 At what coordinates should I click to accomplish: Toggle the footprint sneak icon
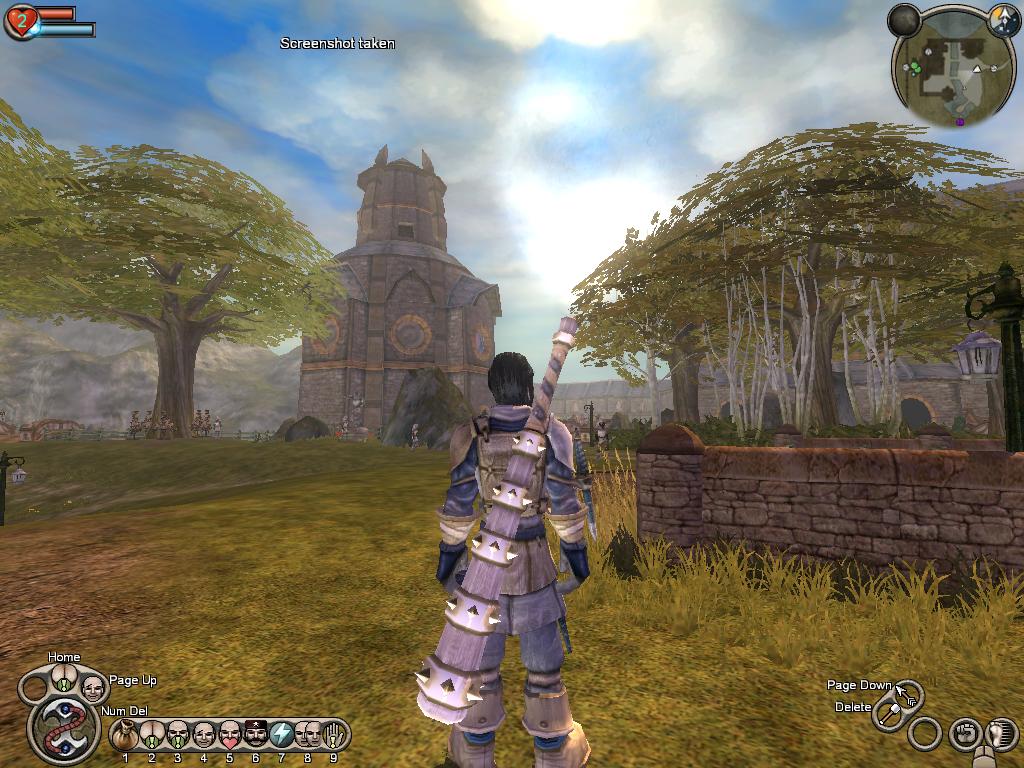pos(1001,734)
